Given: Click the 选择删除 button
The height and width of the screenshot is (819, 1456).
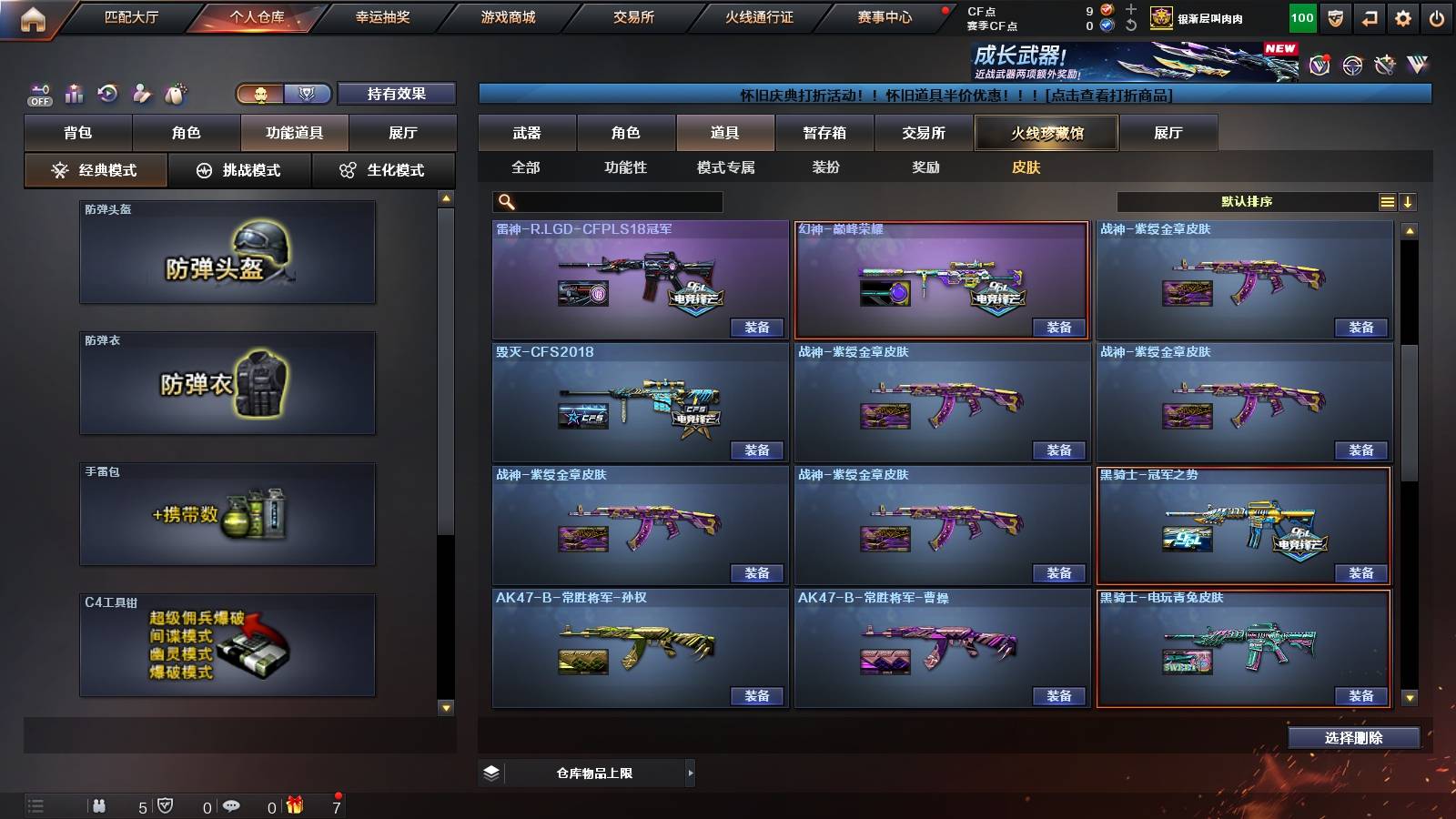Looking at the screenshot, I should (x=1354, y=737).
